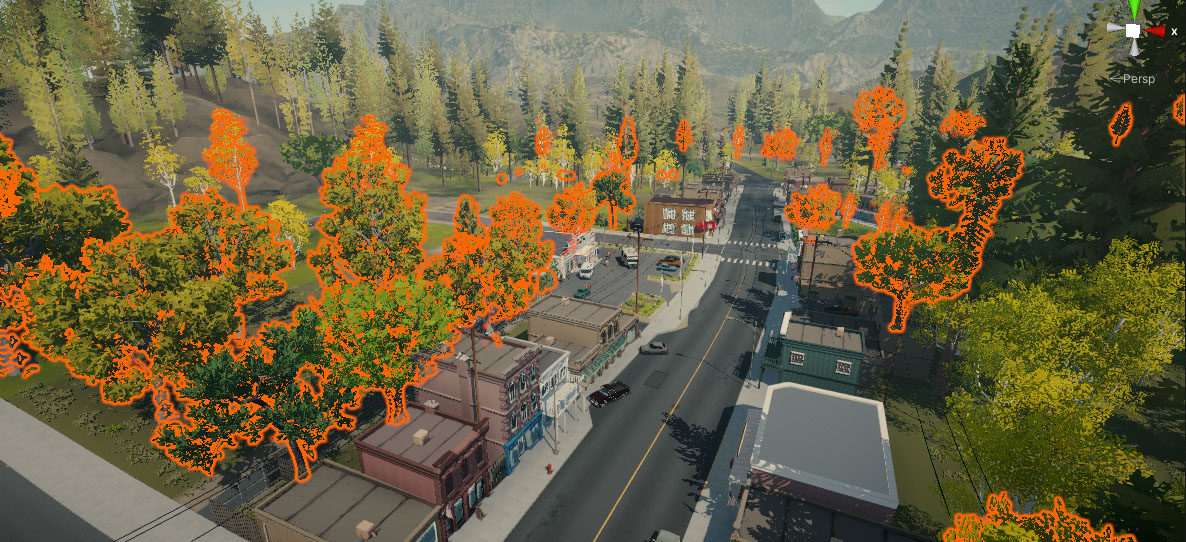Click the white center cube of the orientation gizmo
This screenshot has height=542, width=1186.
click(x=1133, y=31)
